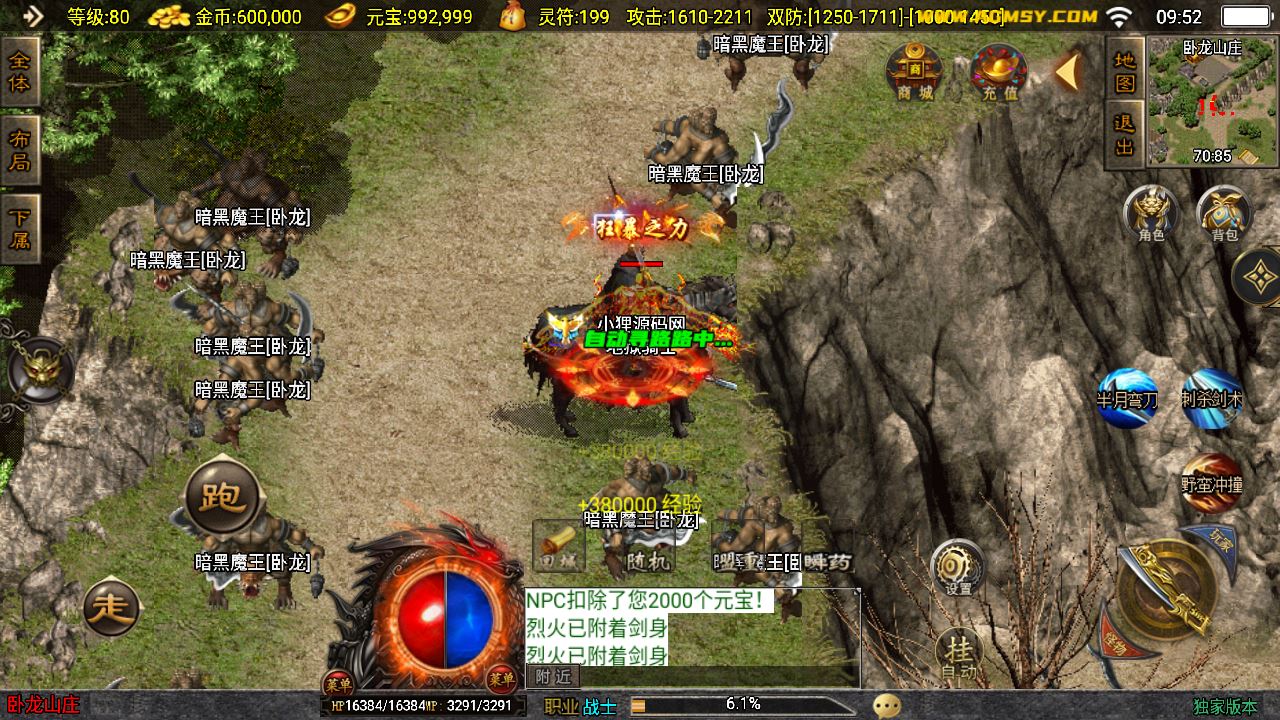Open the 商城 shop
The height and width of the screenshot is (720, 1280).
coord(914,72)
